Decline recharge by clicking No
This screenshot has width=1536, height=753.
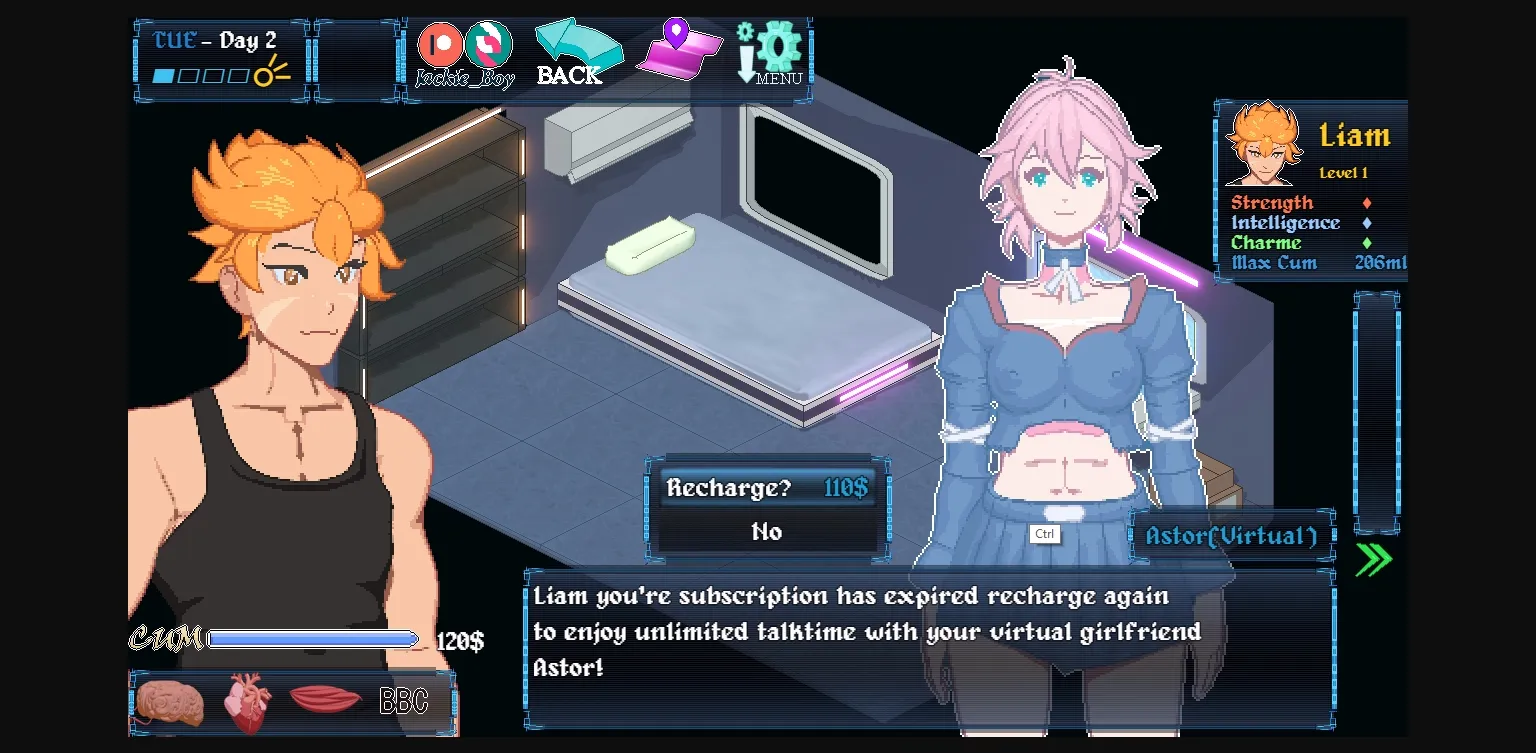(x=767, y=532)
